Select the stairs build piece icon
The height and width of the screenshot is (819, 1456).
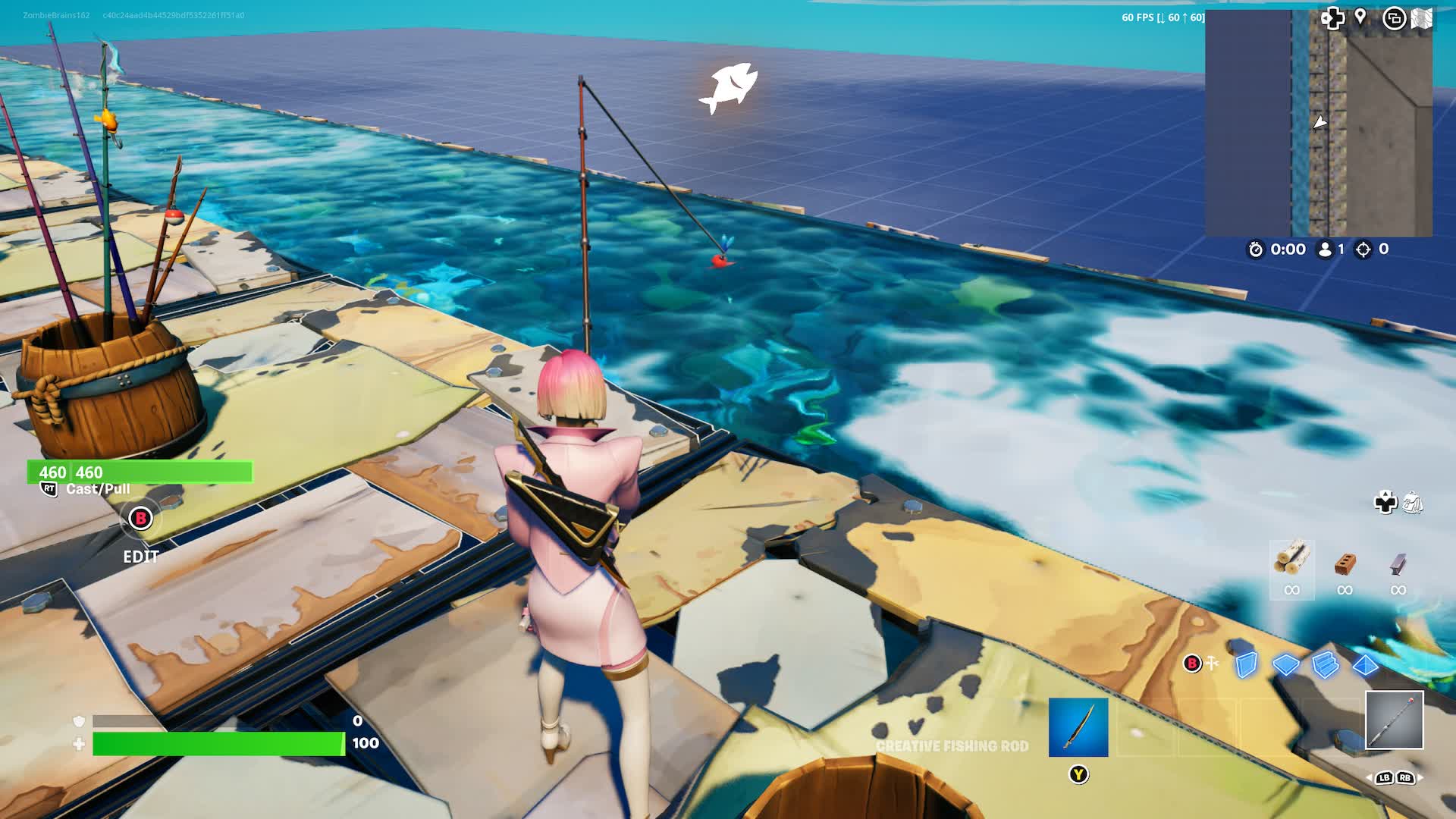pos(1326,665)
